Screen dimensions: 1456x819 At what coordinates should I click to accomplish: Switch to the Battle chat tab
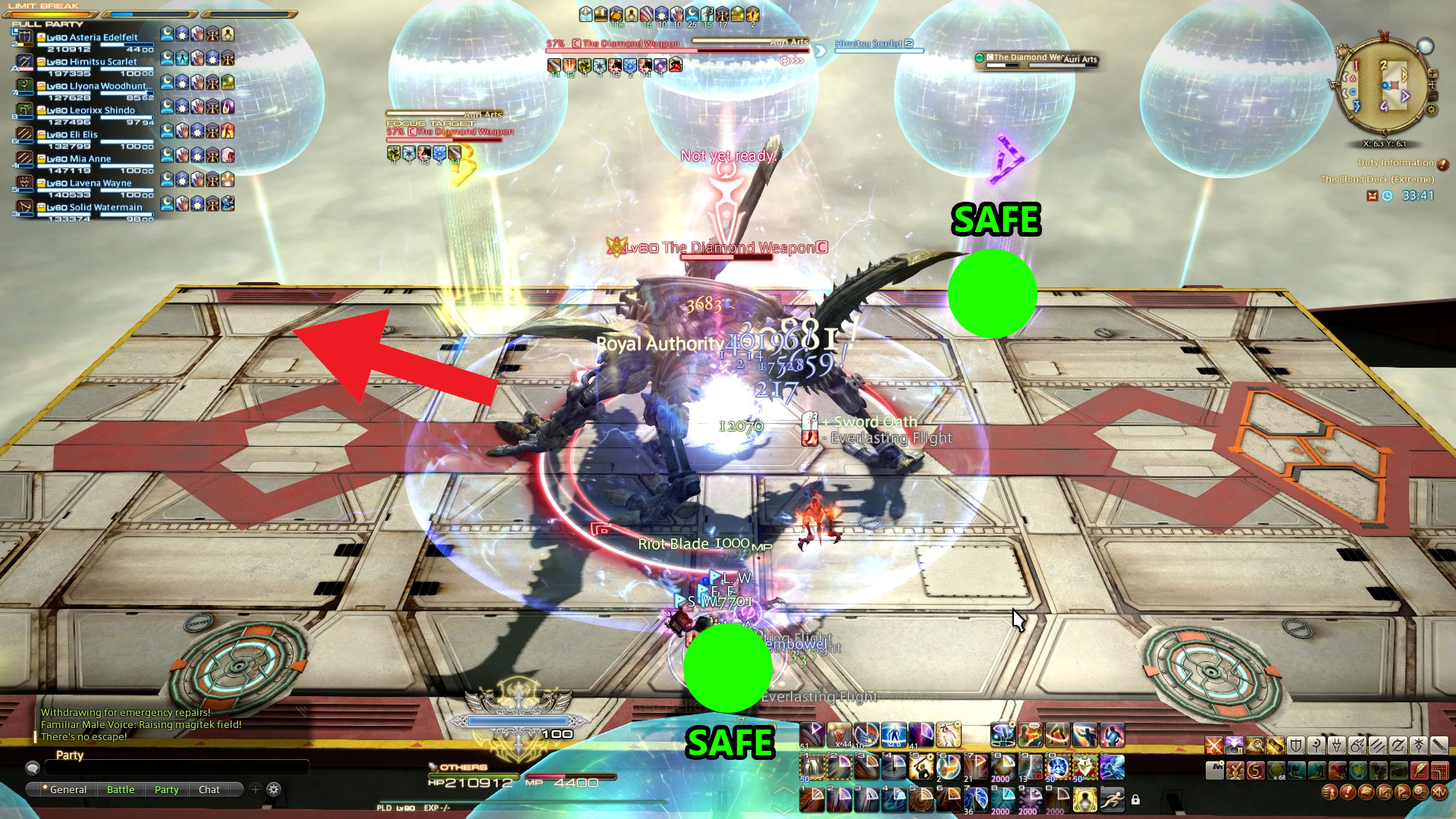click(121, 789)
